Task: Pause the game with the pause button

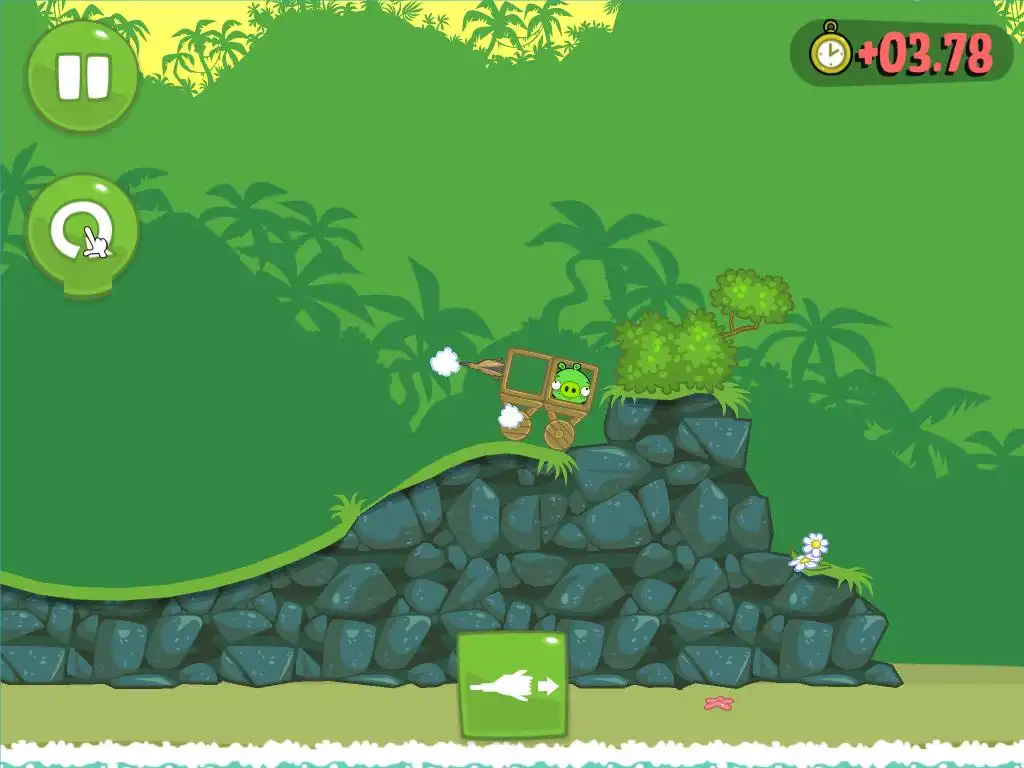Action: pyautogui.click(x=82, y=77)
